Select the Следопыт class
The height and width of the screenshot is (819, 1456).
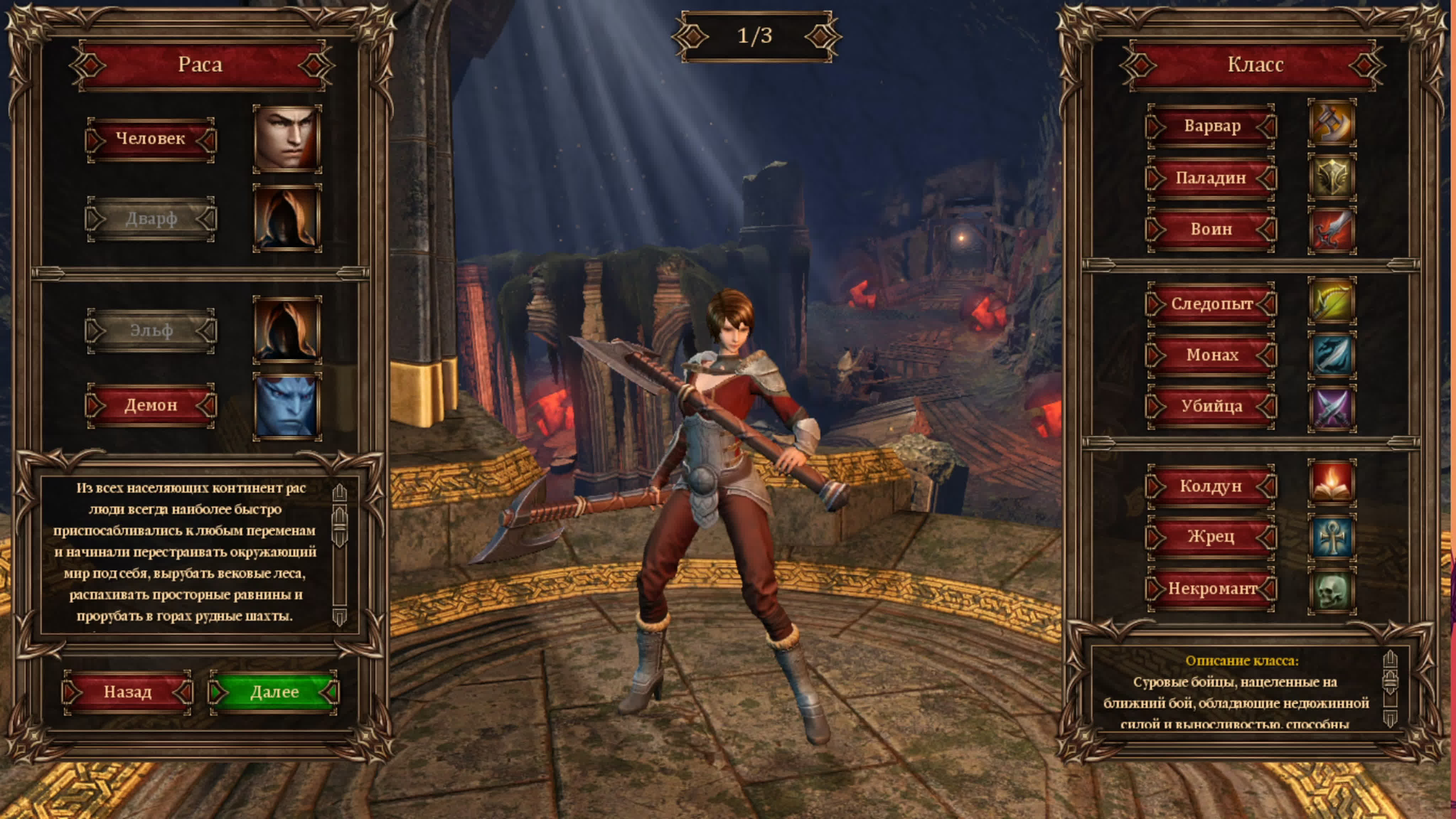[x=1211, y=304]
